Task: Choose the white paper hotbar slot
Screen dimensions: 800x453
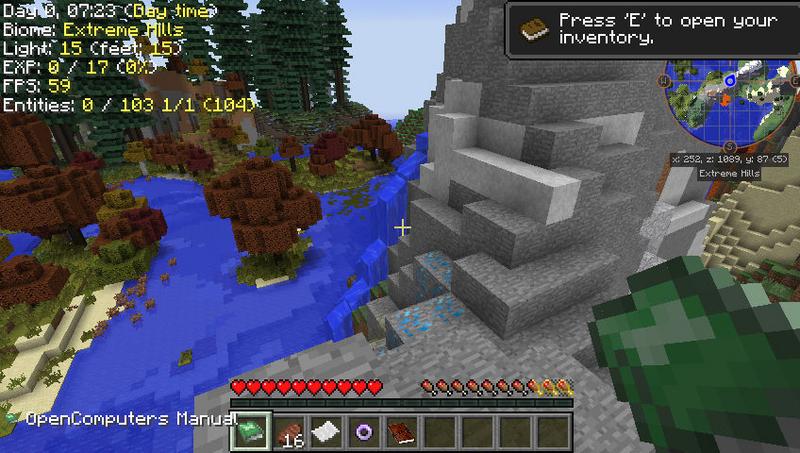Action: point(325,431)
